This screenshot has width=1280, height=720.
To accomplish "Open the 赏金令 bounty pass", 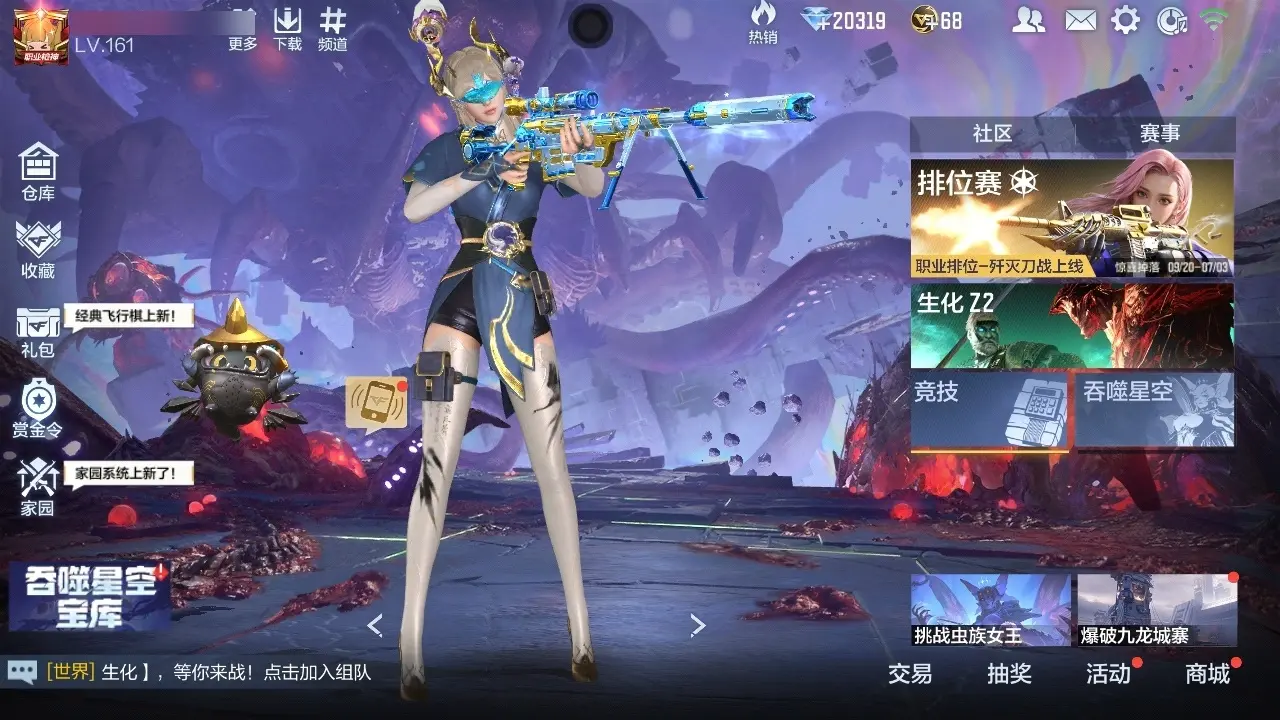I will point(38,408).
